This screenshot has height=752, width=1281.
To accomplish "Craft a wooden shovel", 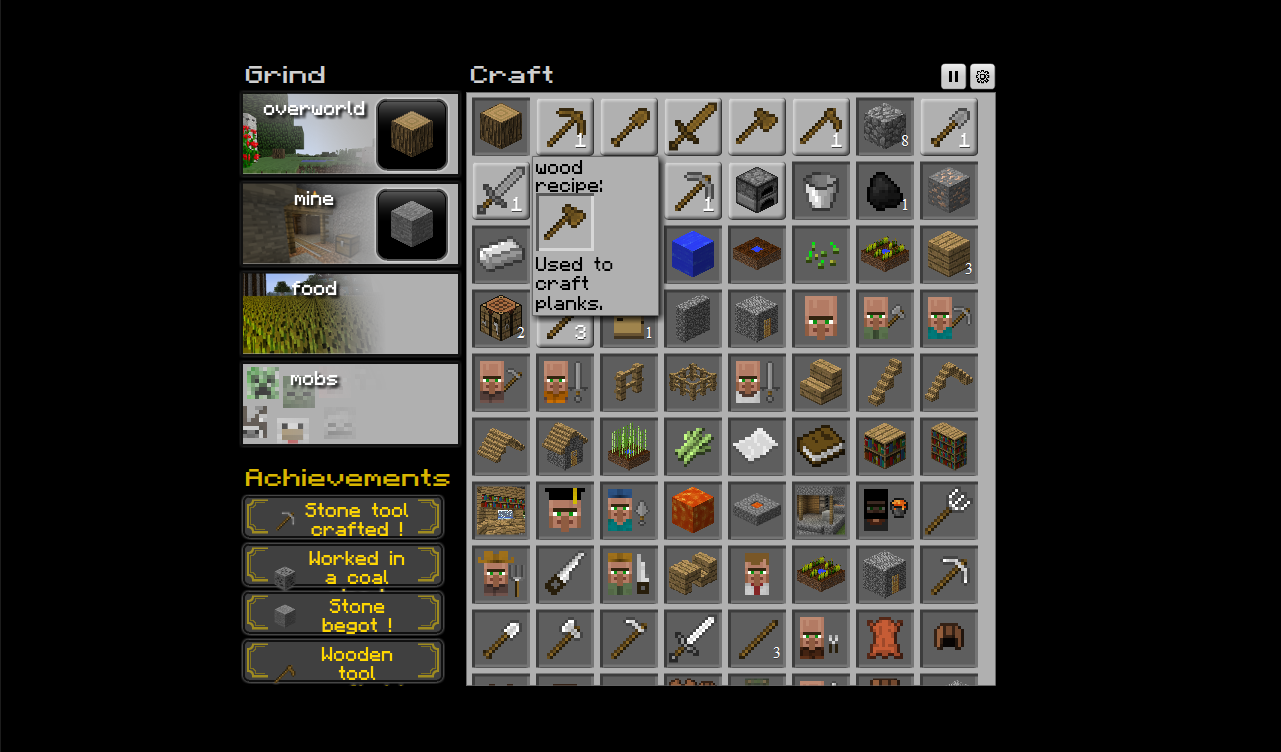I will point(629,126).
